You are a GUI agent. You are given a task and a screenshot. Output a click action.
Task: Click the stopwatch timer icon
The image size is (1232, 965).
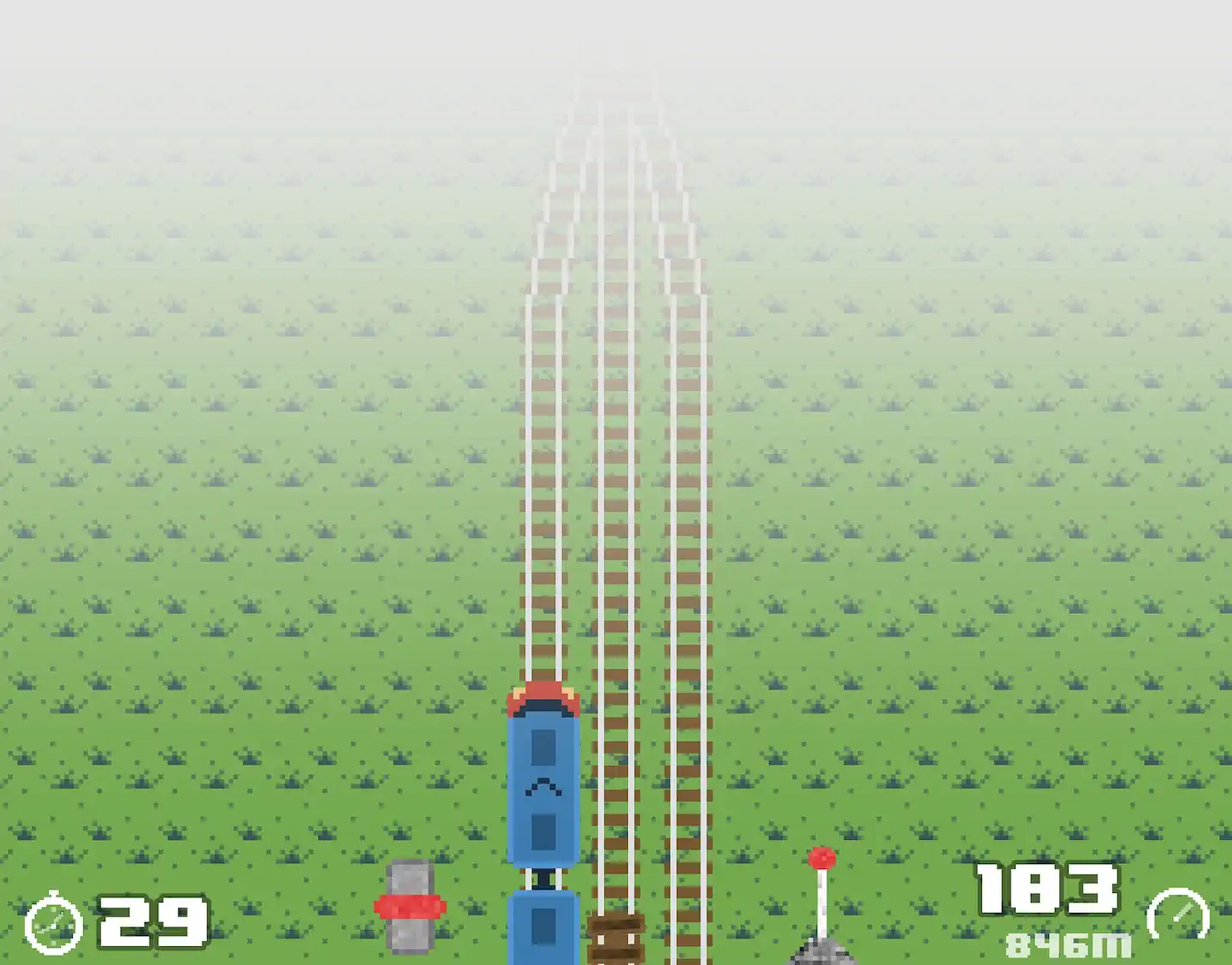53,921
